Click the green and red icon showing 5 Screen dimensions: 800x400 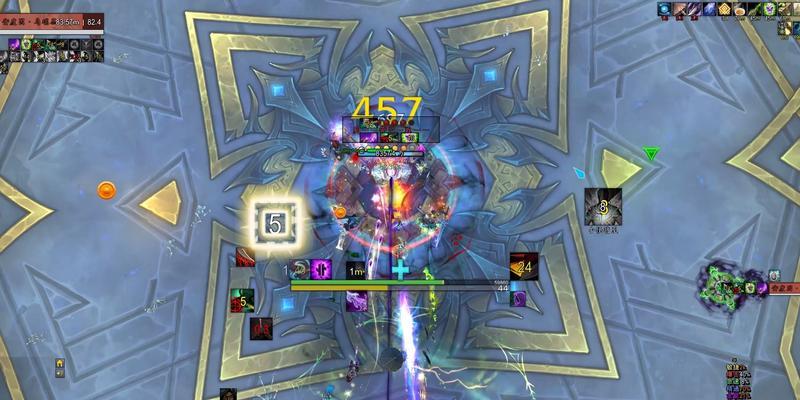(x=242, y=298)
